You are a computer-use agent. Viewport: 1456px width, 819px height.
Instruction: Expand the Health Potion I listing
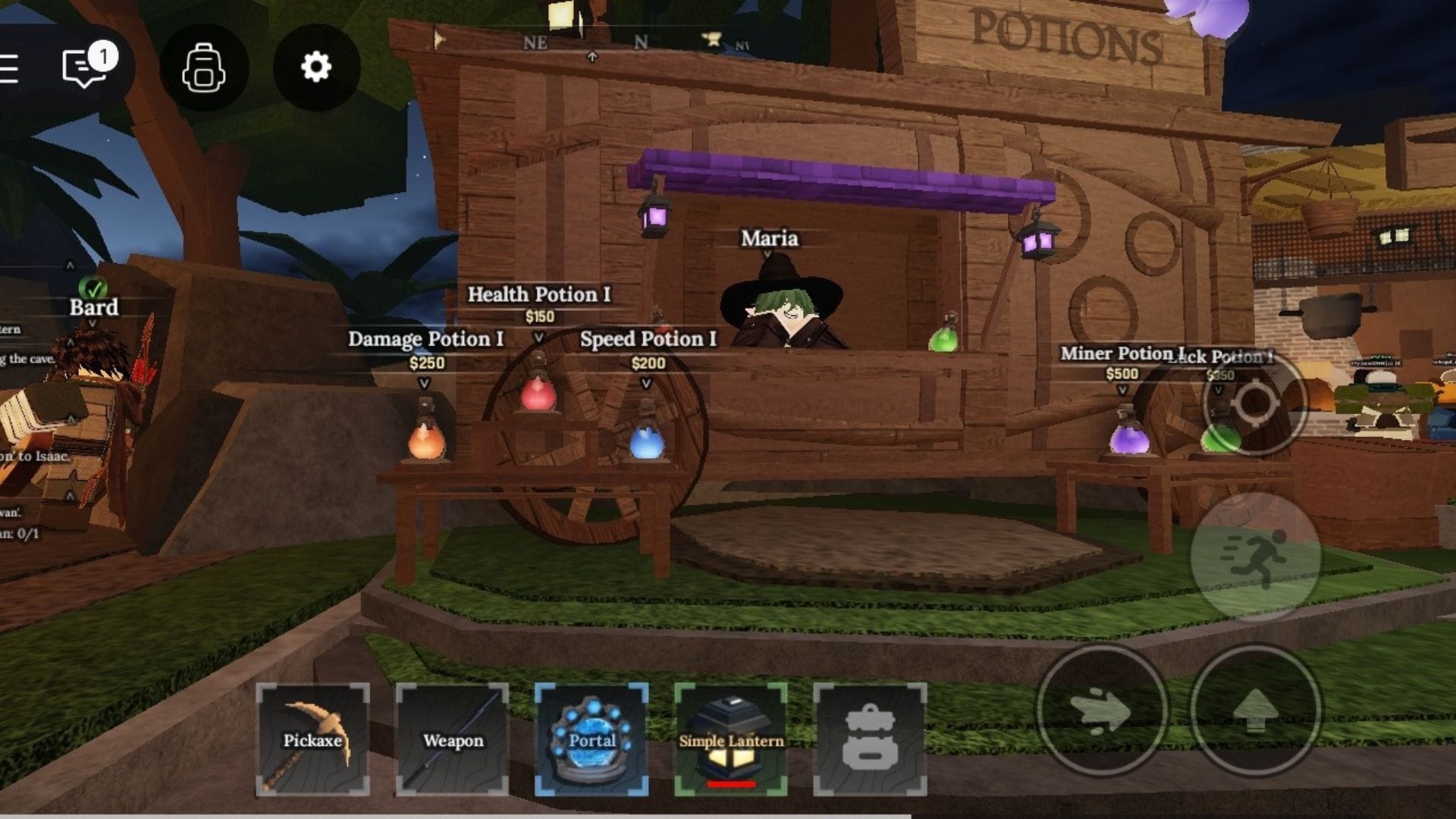coord(541,294)
